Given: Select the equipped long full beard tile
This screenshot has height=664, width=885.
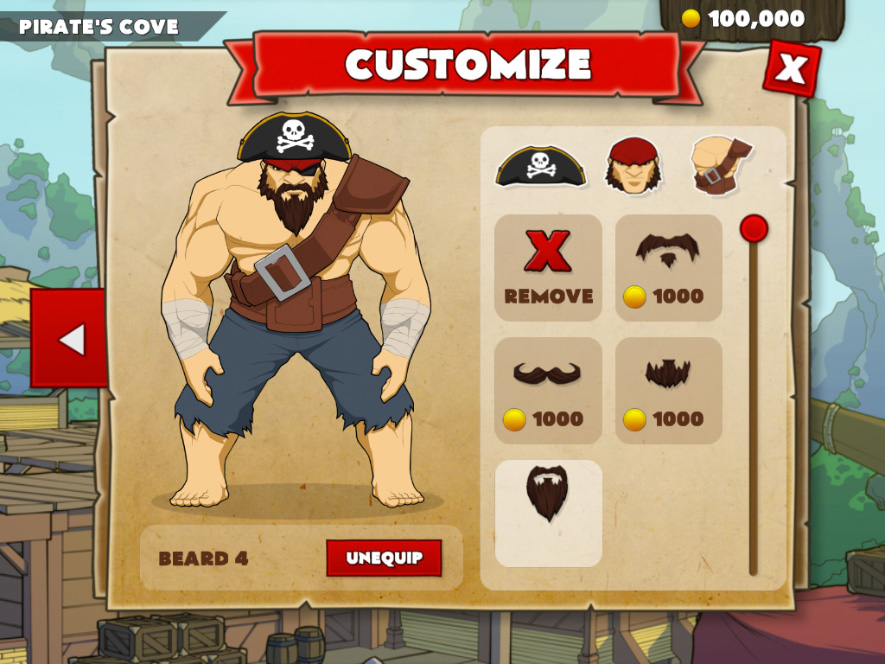Looking at the screenshot, I should click(x=548, y=513).
